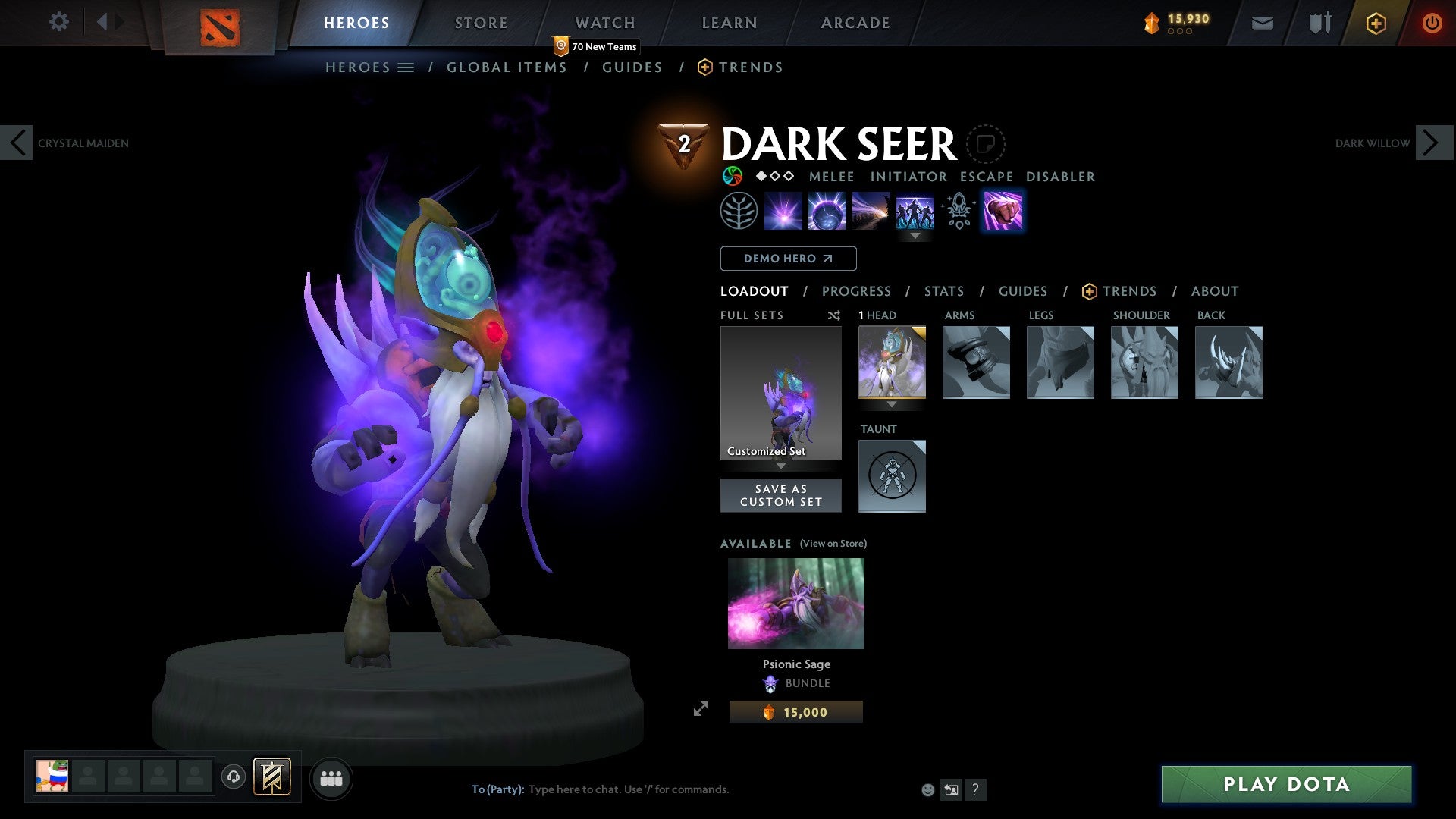Open the Learn section
This screenshot has height=819, width=1456.
(x=729, y=23)
